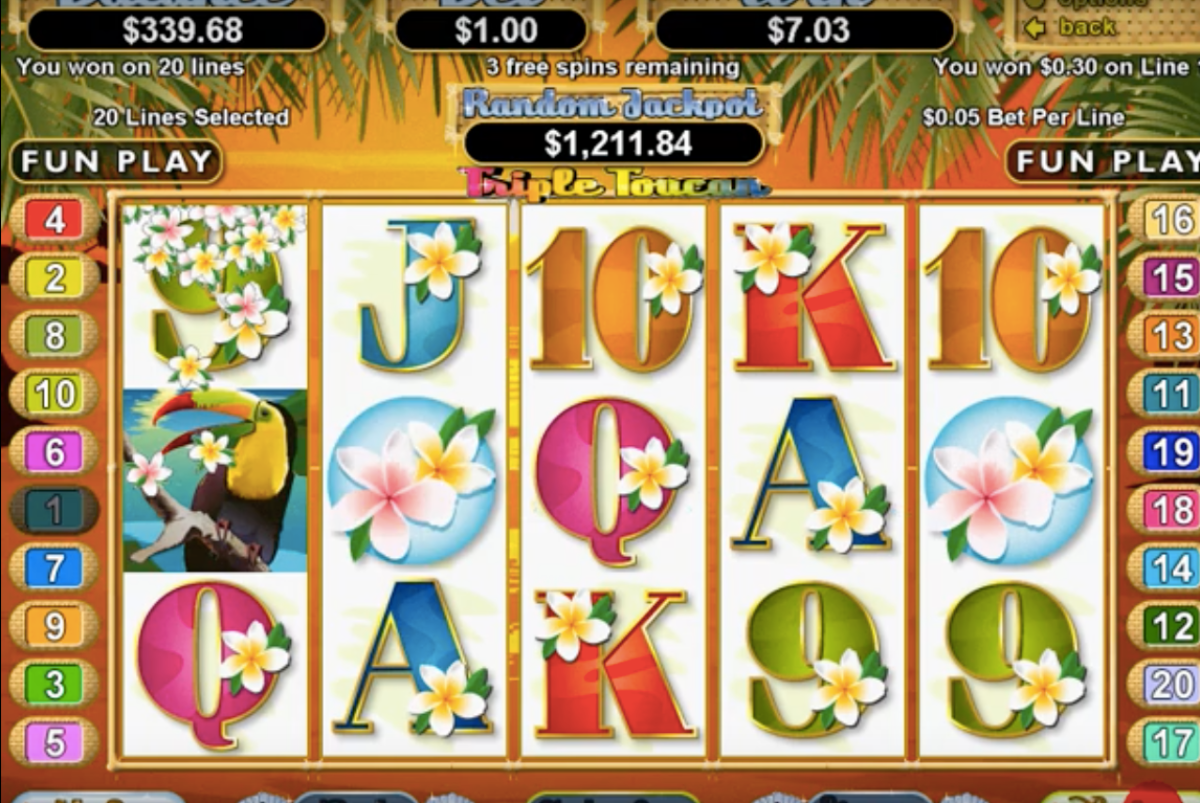This screenshot has height=803, width=1200.
Task: Activate payline 19 button
Action: click(1170, 452)
